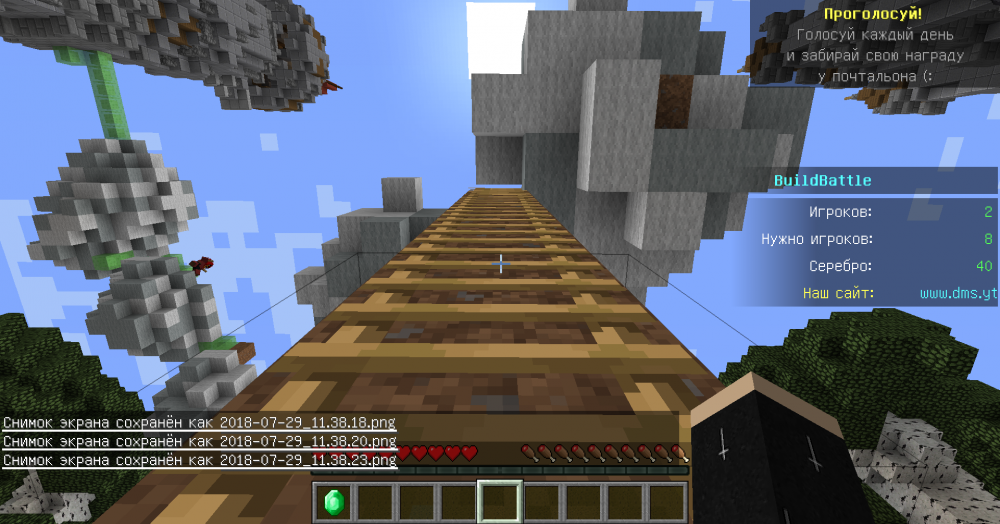
Task: Open screenshot link 2018-07-29_11.38.20.png
Action: [307, 441]
